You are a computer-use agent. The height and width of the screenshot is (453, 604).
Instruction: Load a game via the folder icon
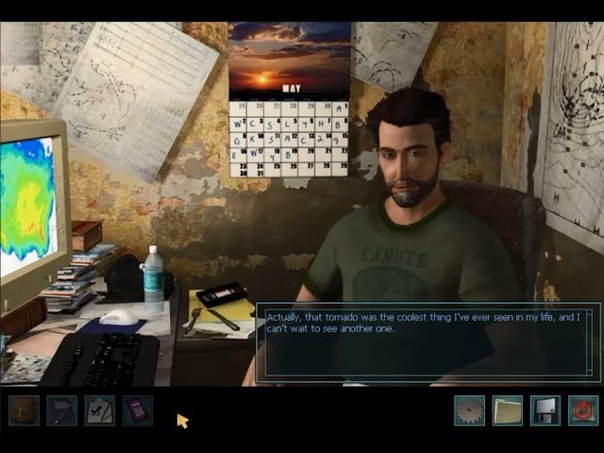507,410
